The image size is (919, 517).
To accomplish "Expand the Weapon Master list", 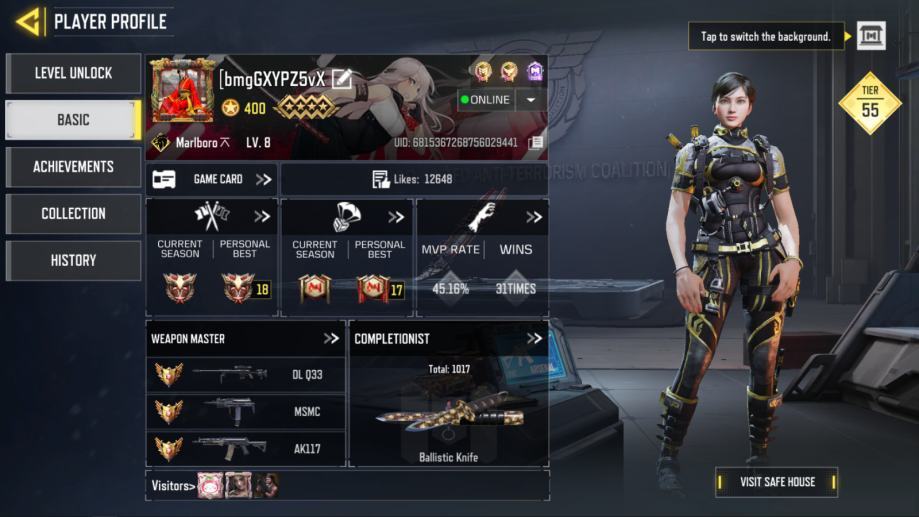I will [331, 339].
